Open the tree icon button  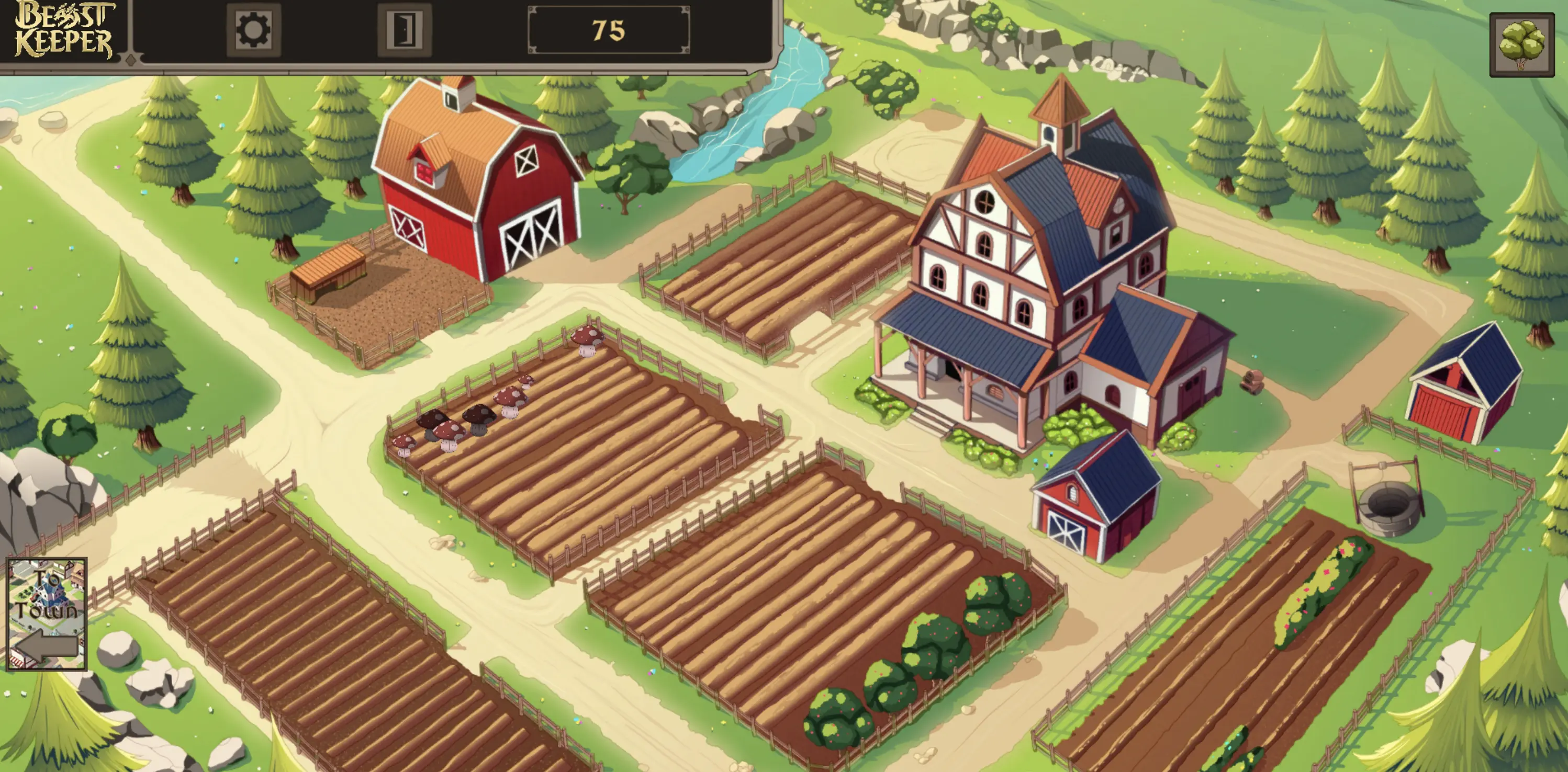tap(1521, 45)
